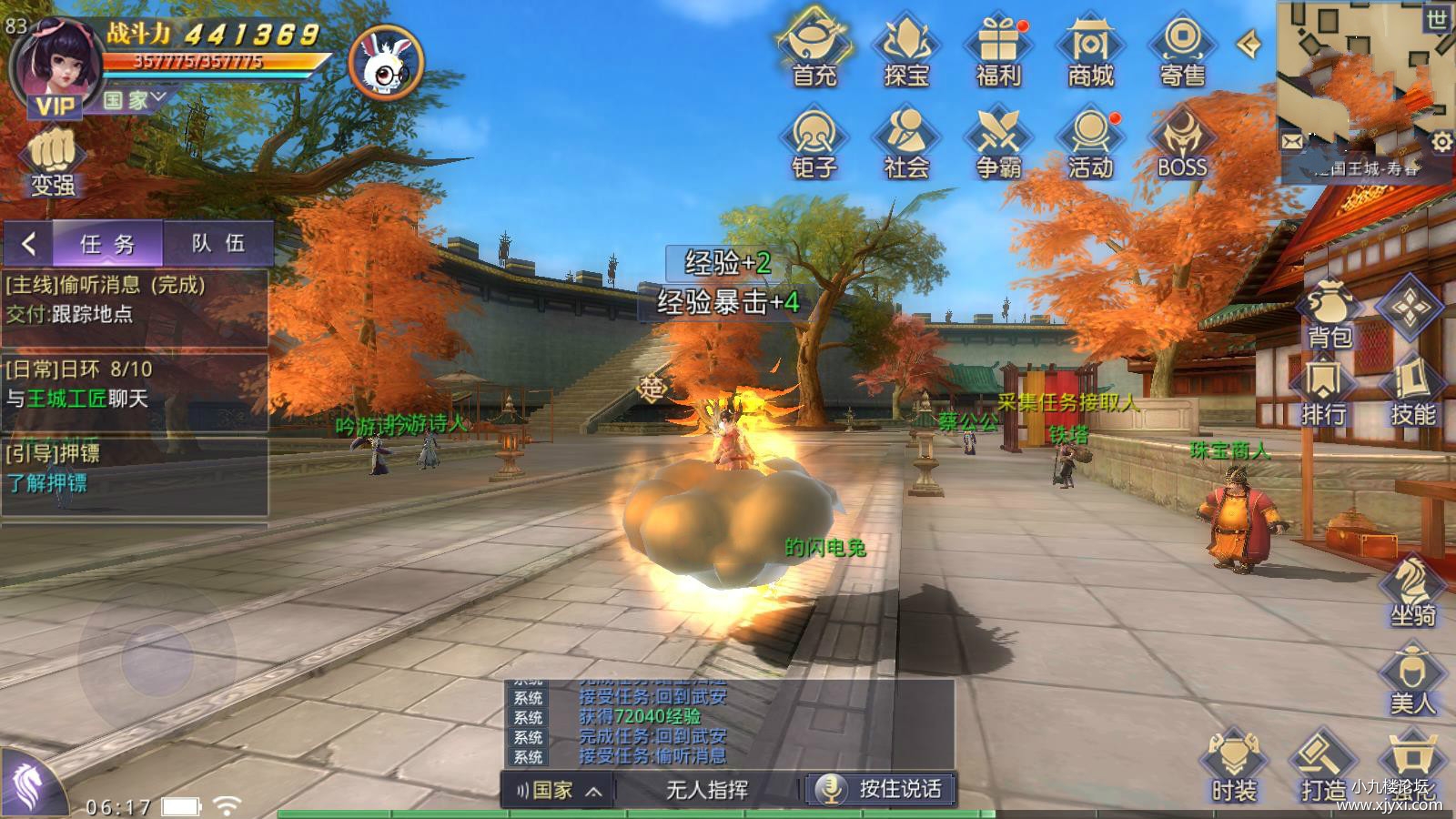
Task: Open the 争霸 crossed-swords icon
Action: 998,142
